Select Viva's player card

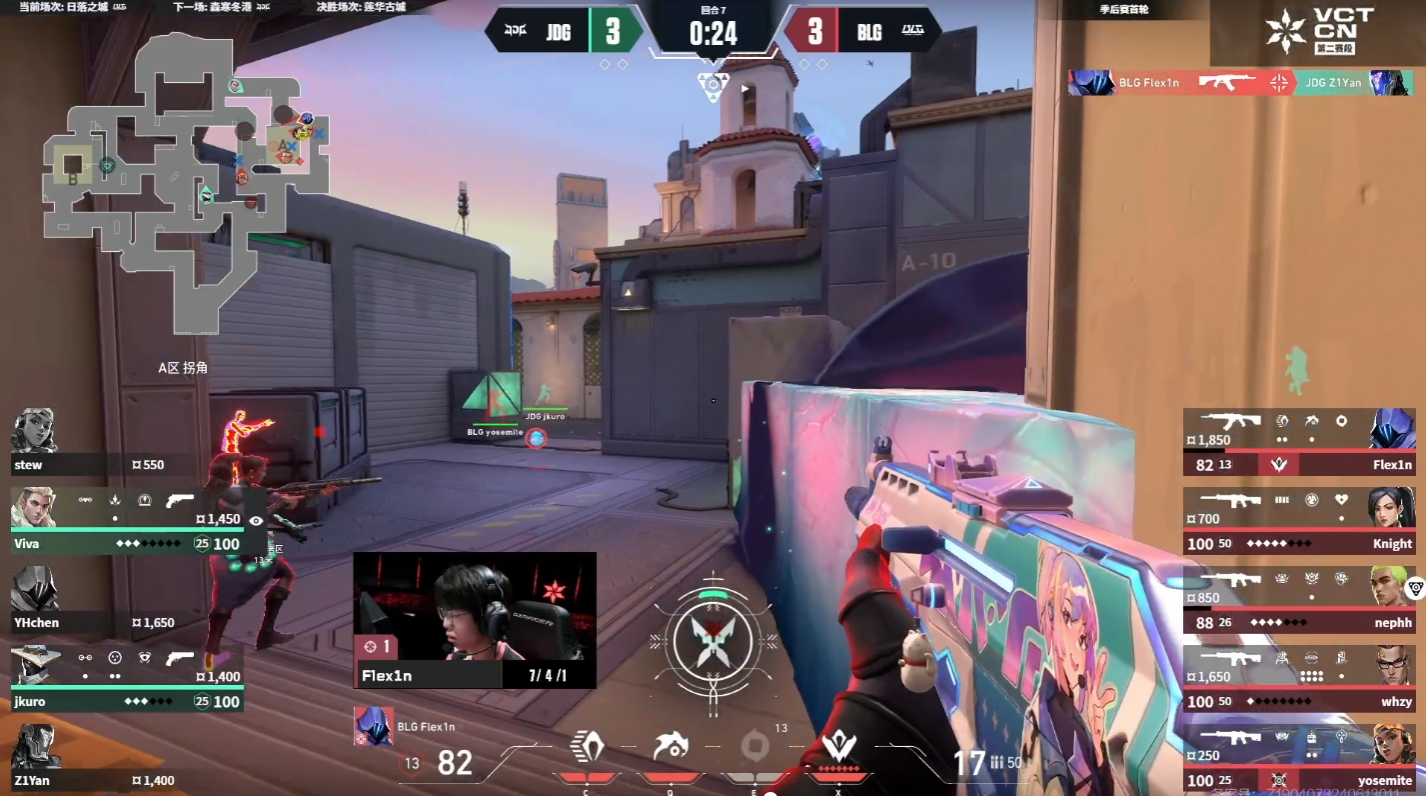click(x=125, y=522)
